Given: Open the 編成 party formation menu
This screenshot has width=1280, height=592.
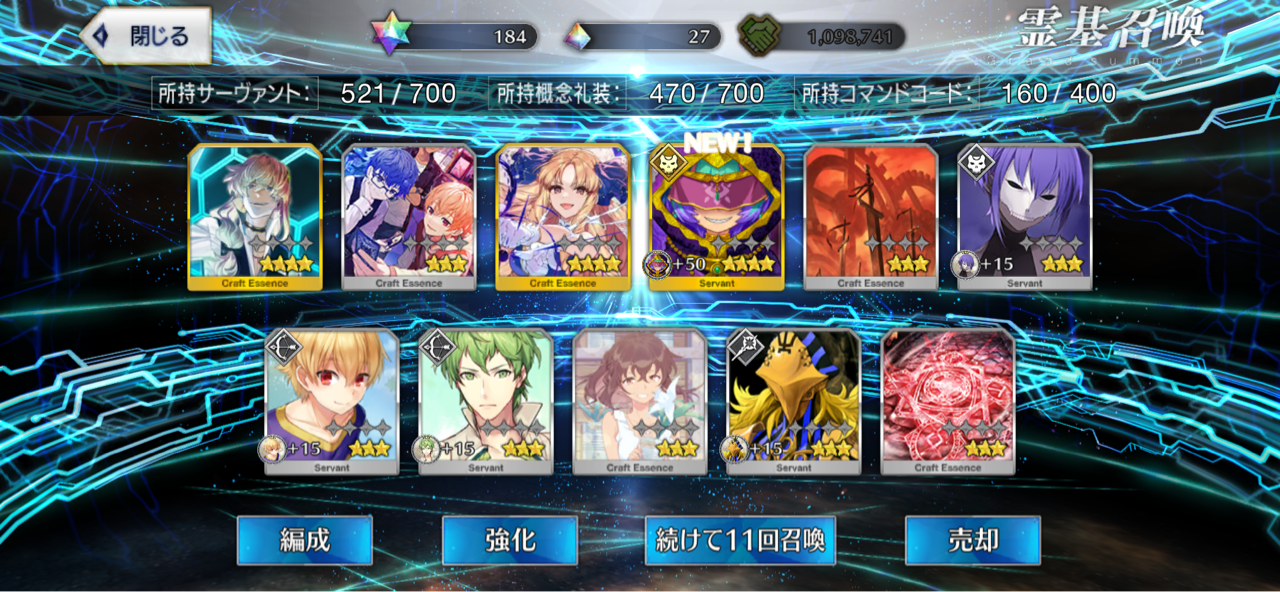Looking at the screenshot, I should click(304, 540).
